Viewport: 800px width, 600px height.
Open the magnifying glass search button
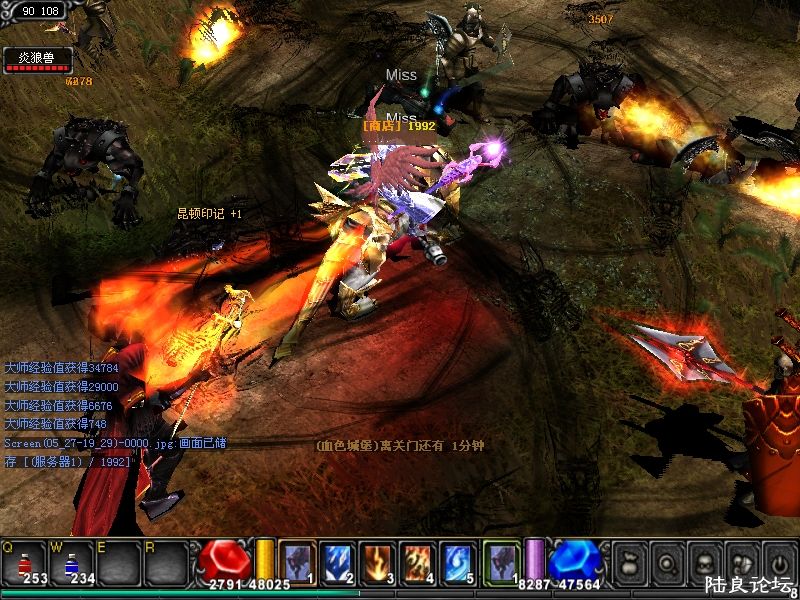click(x=666, y=560)
